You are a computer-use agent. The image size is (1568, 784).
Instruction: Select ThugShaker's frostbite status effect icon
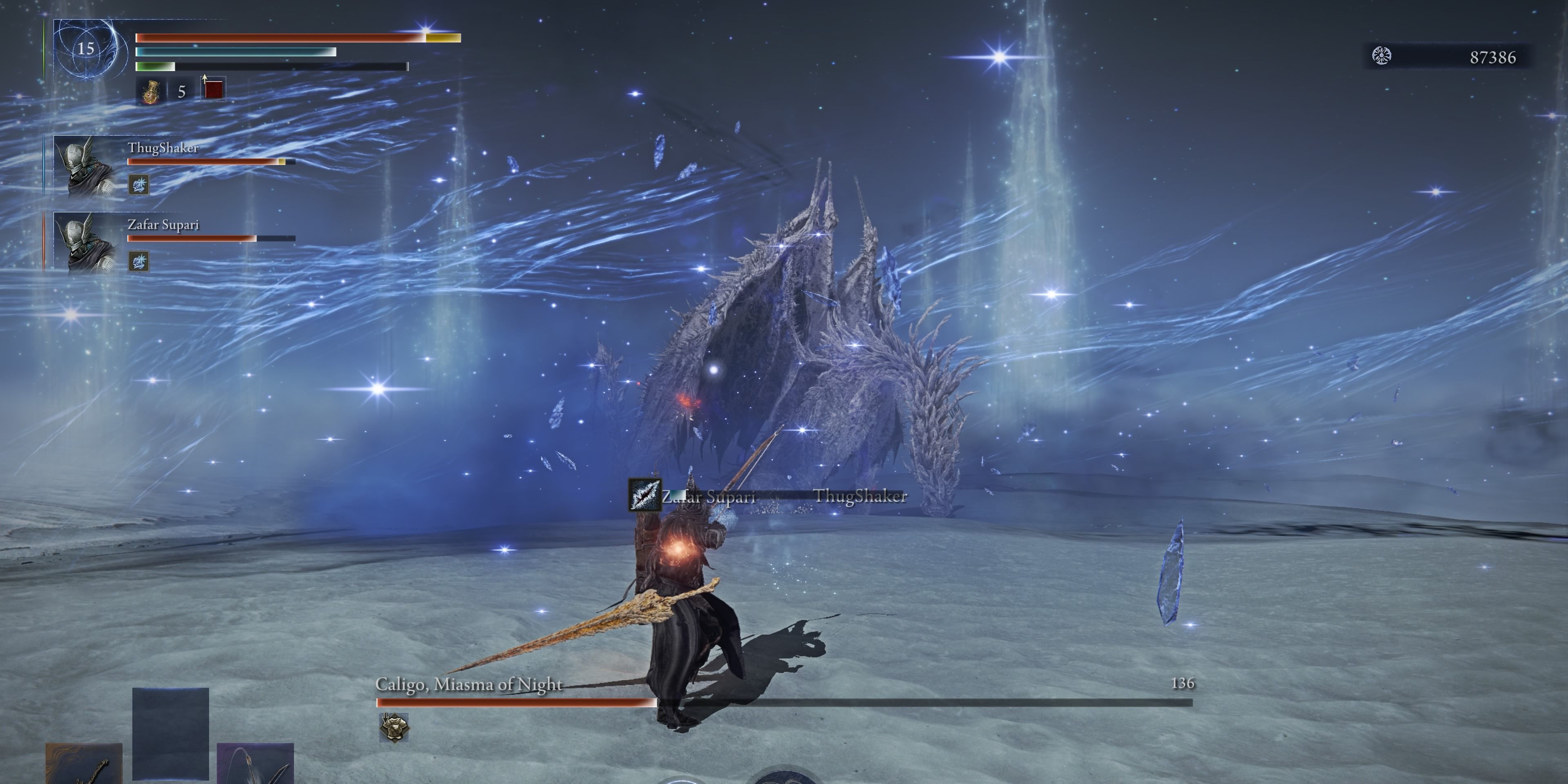coord(139,186)
